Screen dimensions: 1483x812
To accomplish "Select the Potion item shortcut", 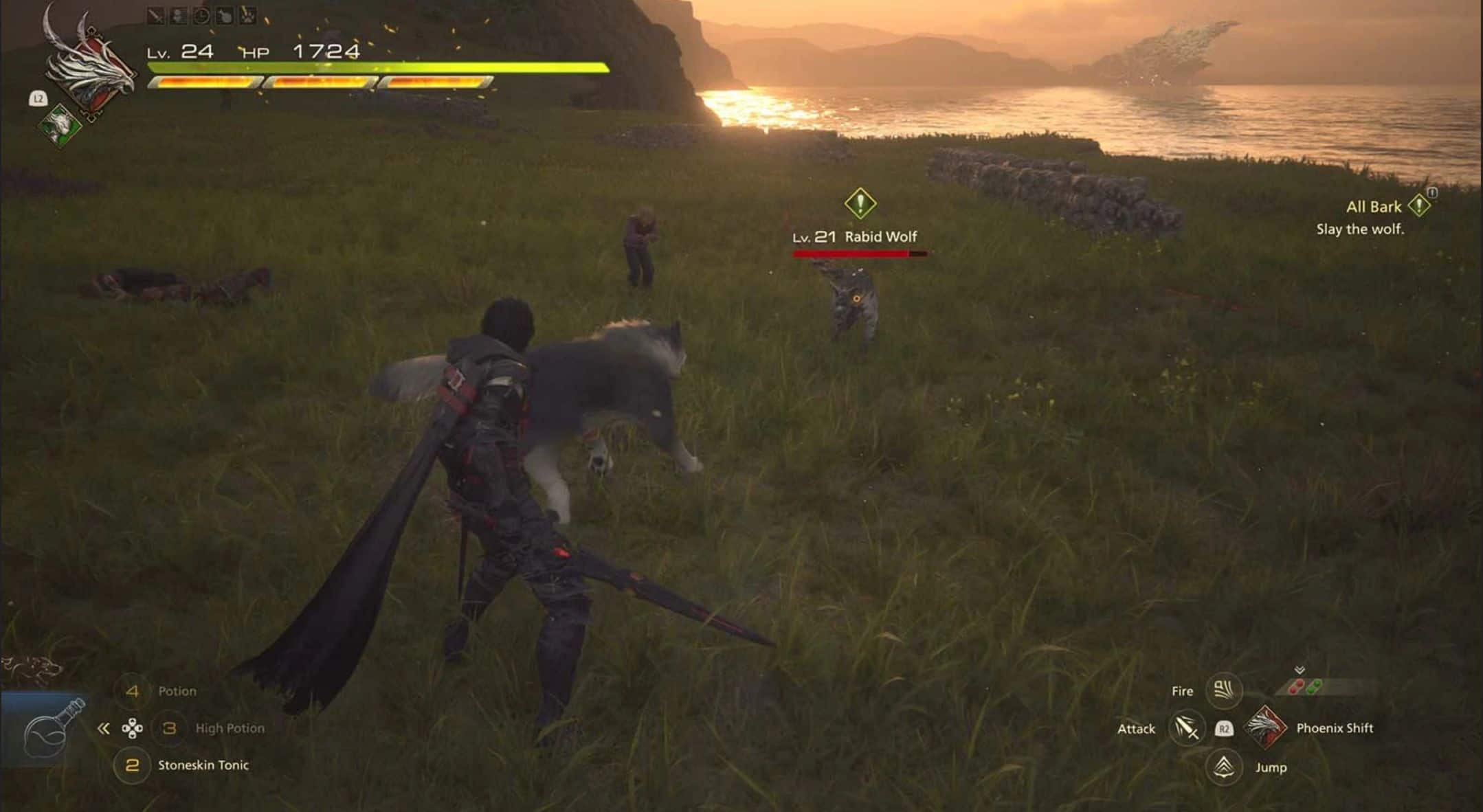I will coord(133,691).
